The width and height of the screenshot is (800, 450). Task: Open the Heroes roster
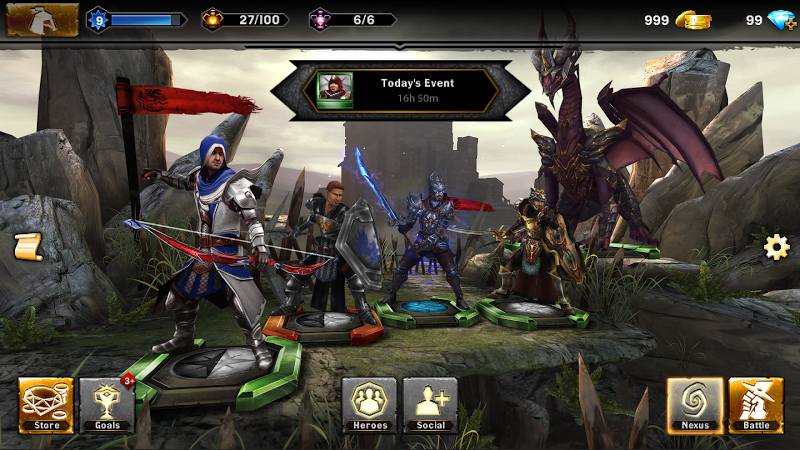pos(369,405)
